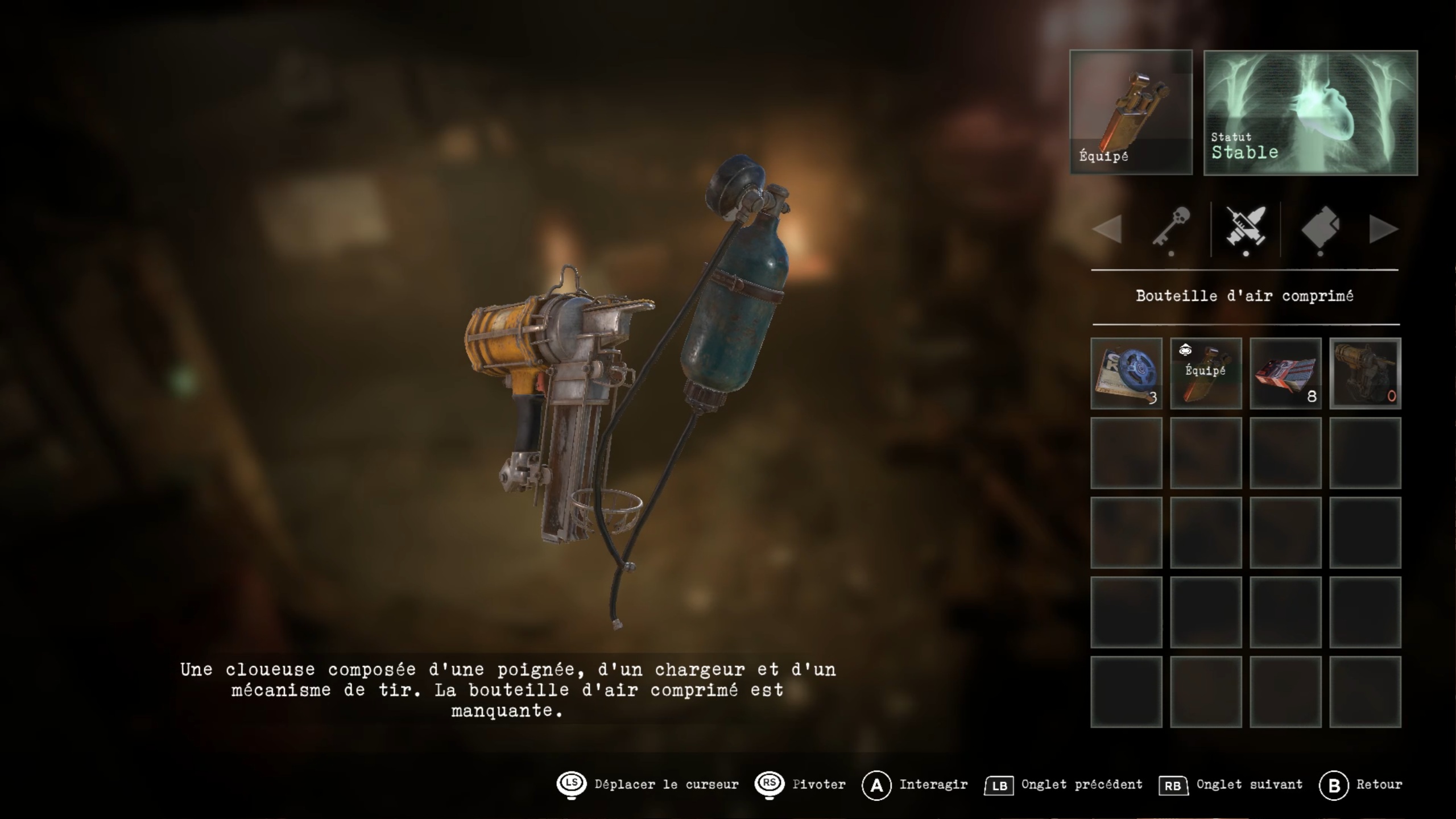Switch to the skull key items tab
This screenshot has height=819, width=1456.
(x=1172, y=227)
